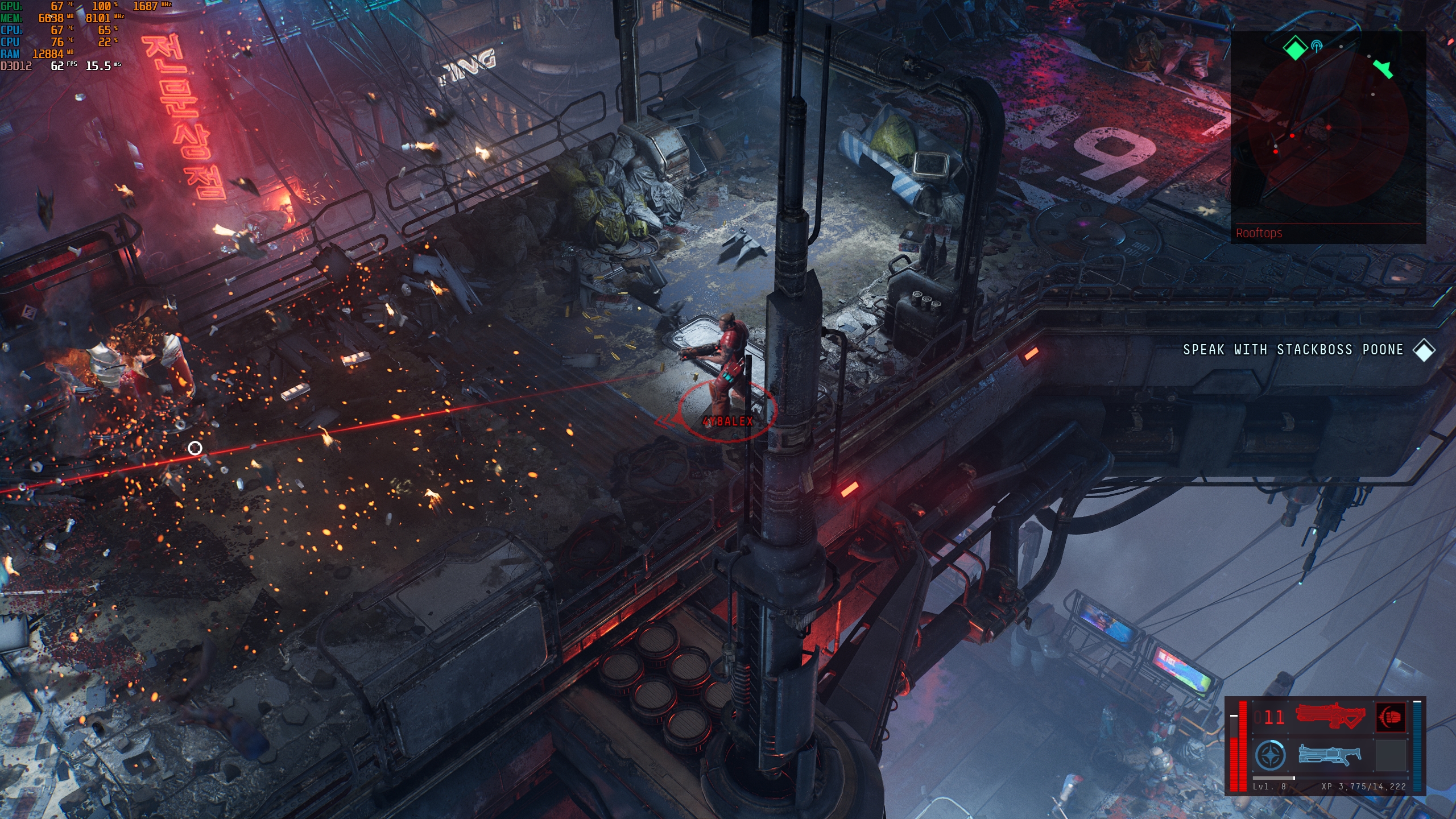Click the green arrow marker on minimap
The image size is (1456, 819).
click(x=1383, y=69)
